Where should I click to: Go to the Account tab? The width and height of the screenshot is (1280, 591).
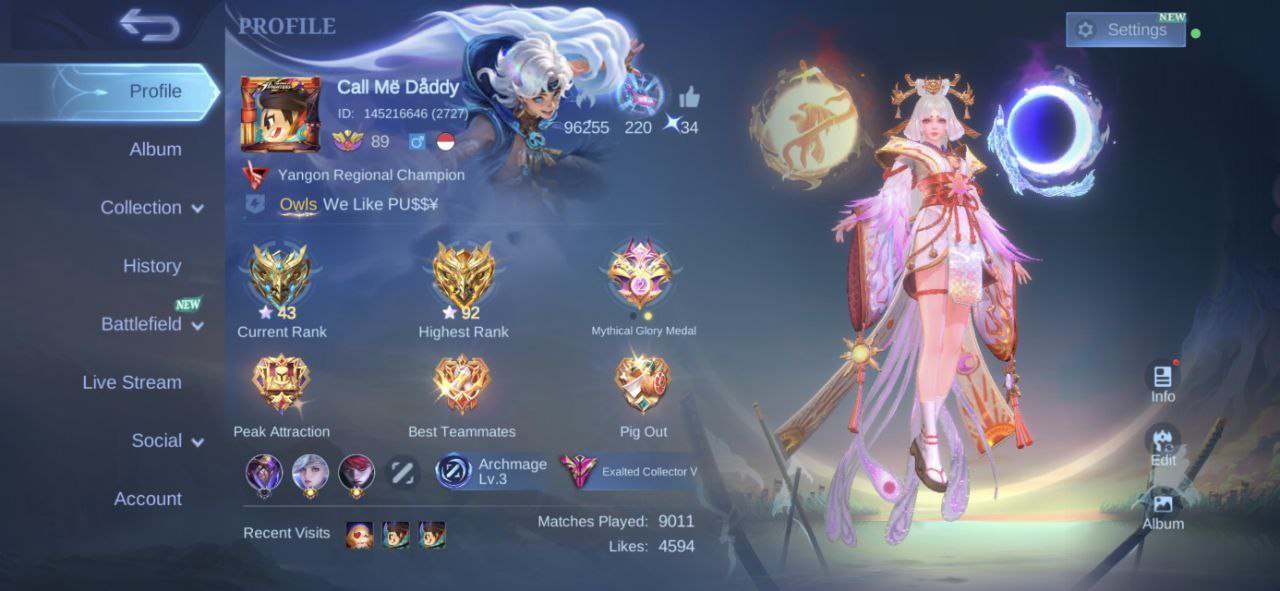pos(148,499)
